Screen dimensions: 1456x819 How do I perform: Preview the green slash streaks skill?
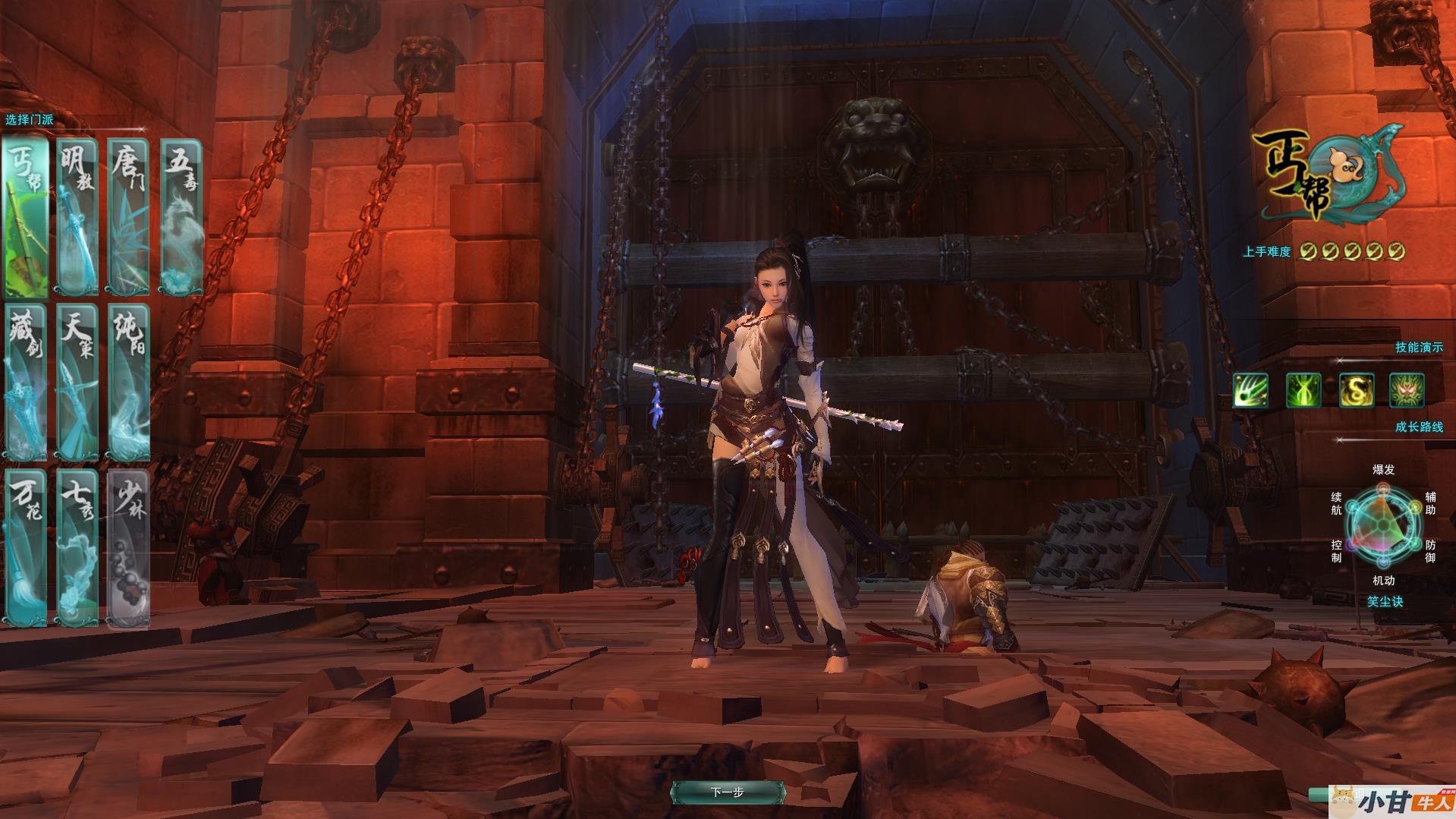[1250, 391]
